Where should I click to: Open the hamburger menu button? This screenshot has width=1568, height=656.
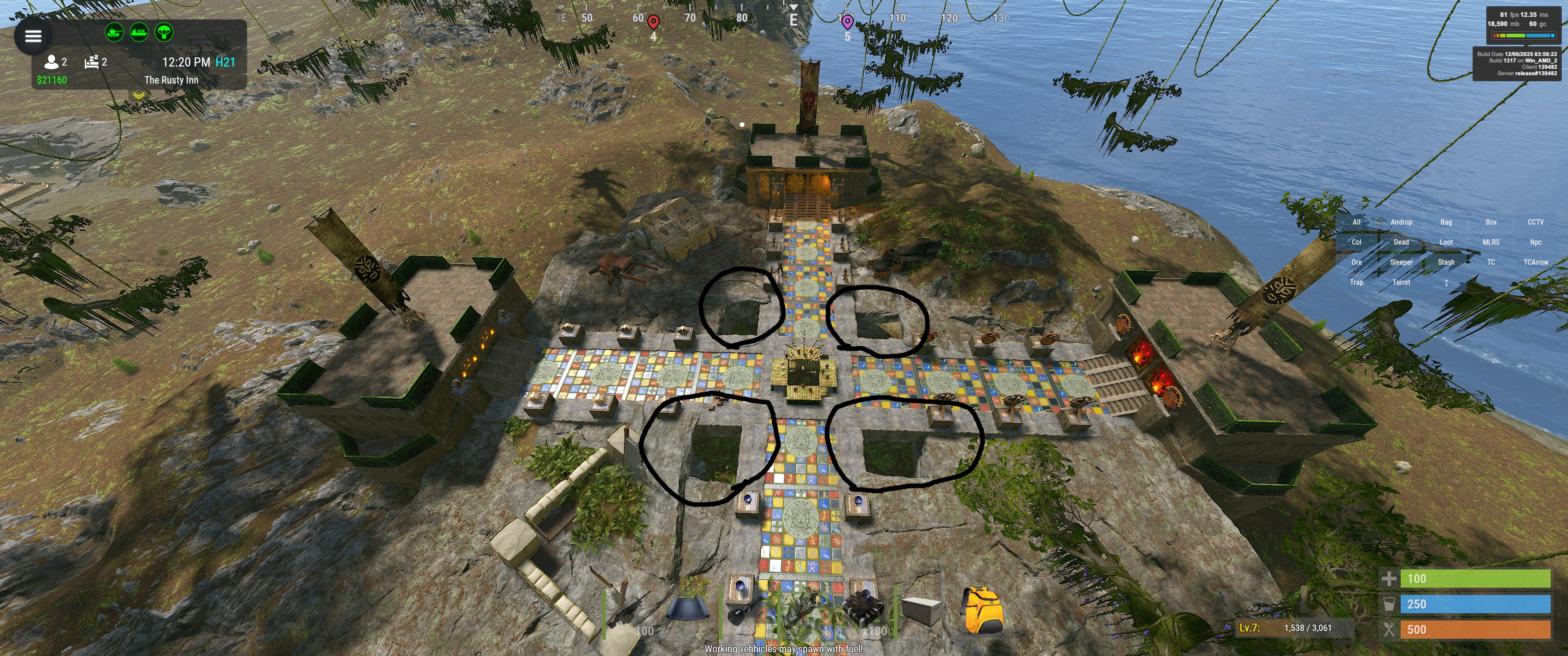(x=33, y=36)
